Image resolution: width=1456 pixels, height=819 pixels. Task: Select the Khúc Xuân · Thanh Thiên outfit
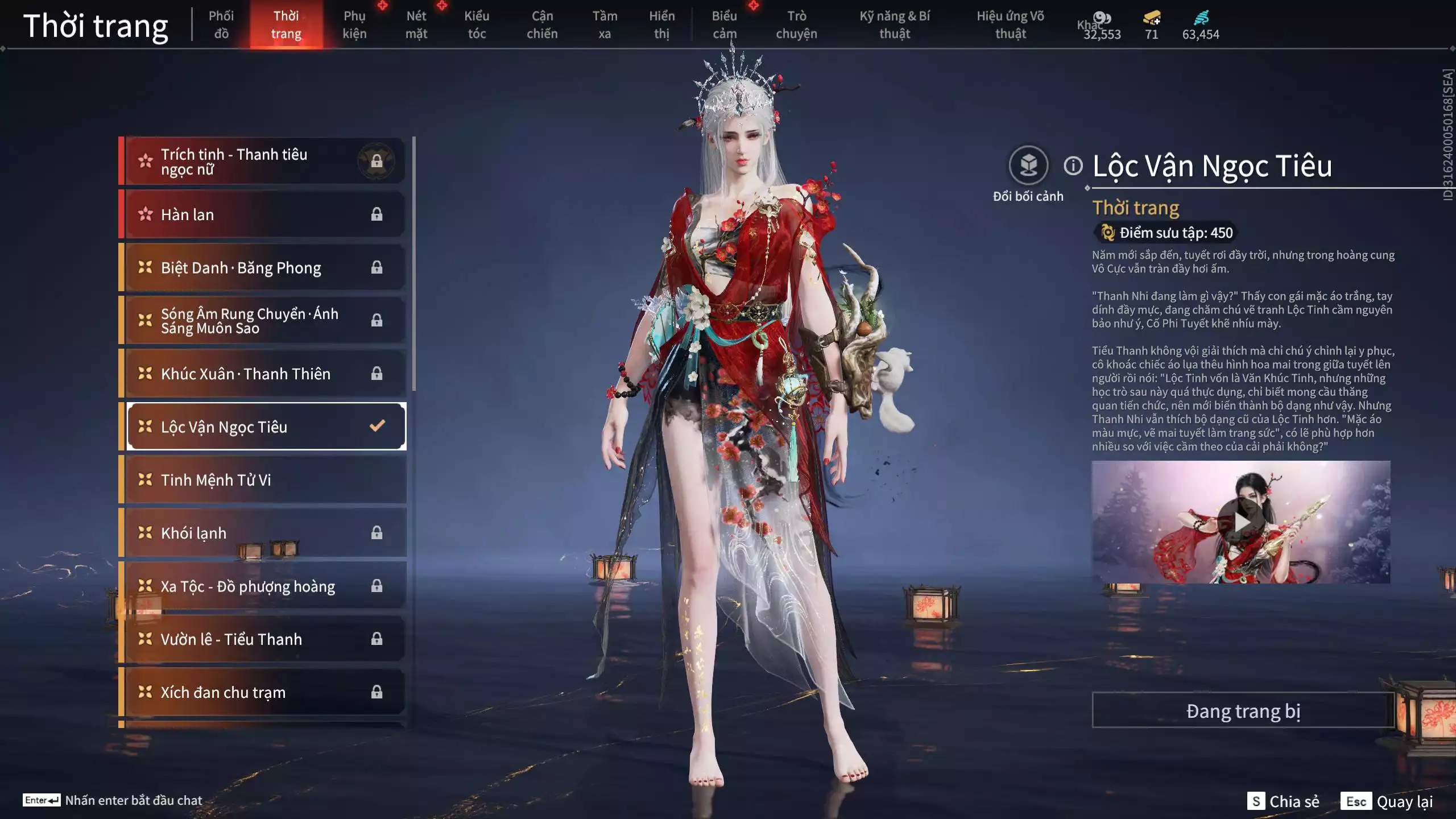click(x=265, y=374)
